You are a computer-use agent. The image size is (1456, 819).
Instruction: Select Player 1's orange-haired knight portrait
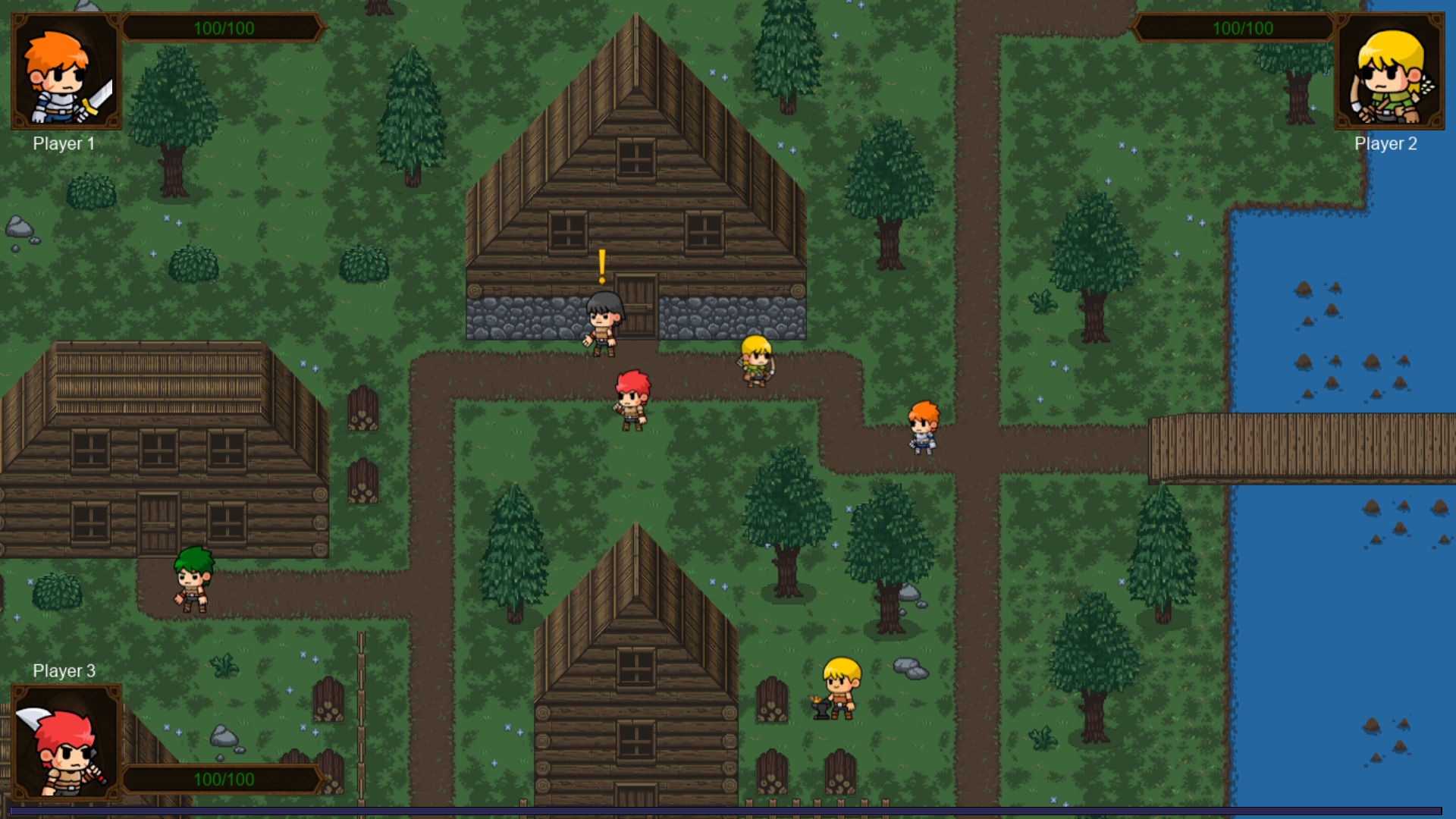coord(66,71)
